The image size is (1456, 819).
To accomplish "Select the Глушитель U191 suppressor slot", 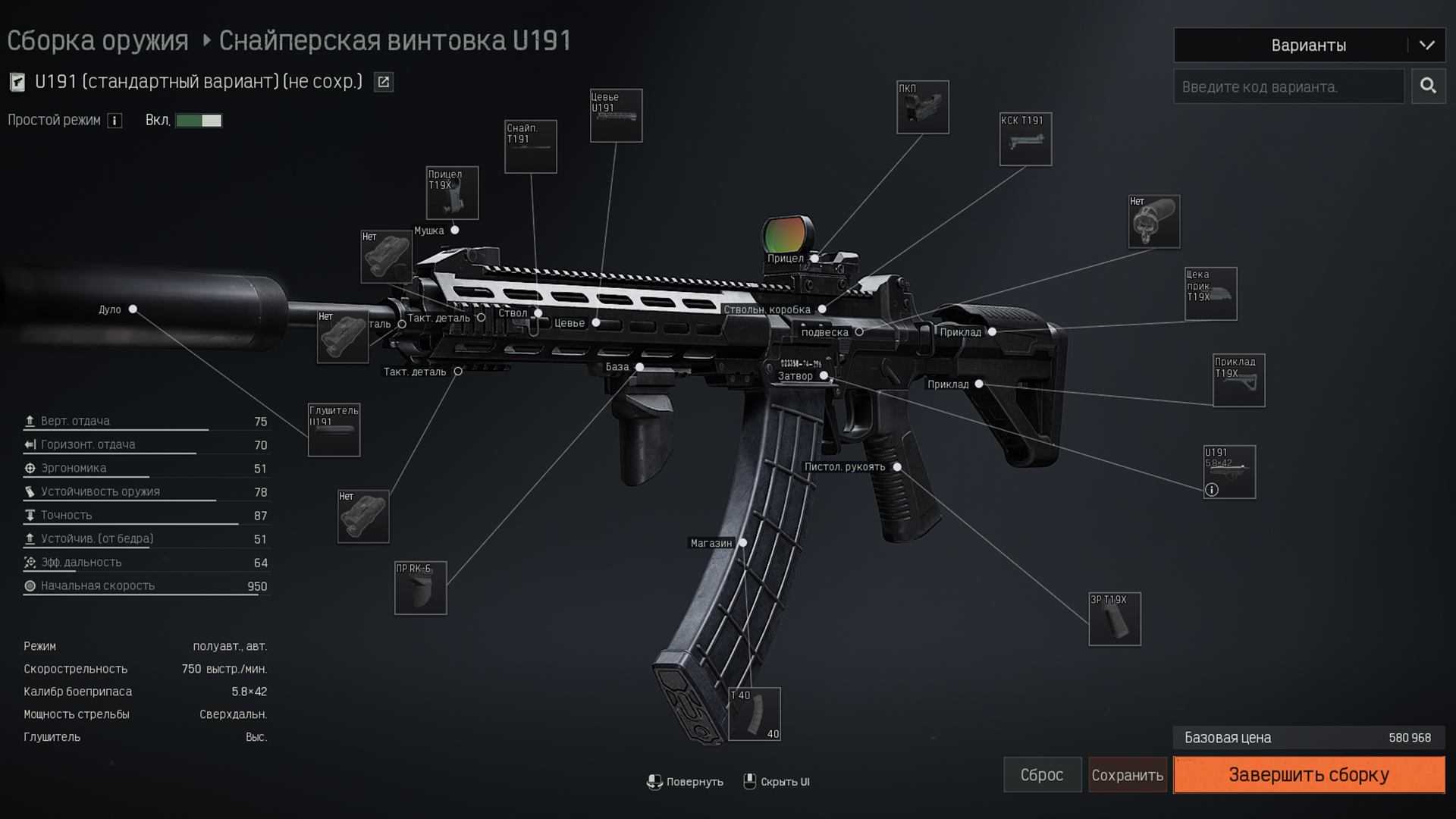I will 334,431.
